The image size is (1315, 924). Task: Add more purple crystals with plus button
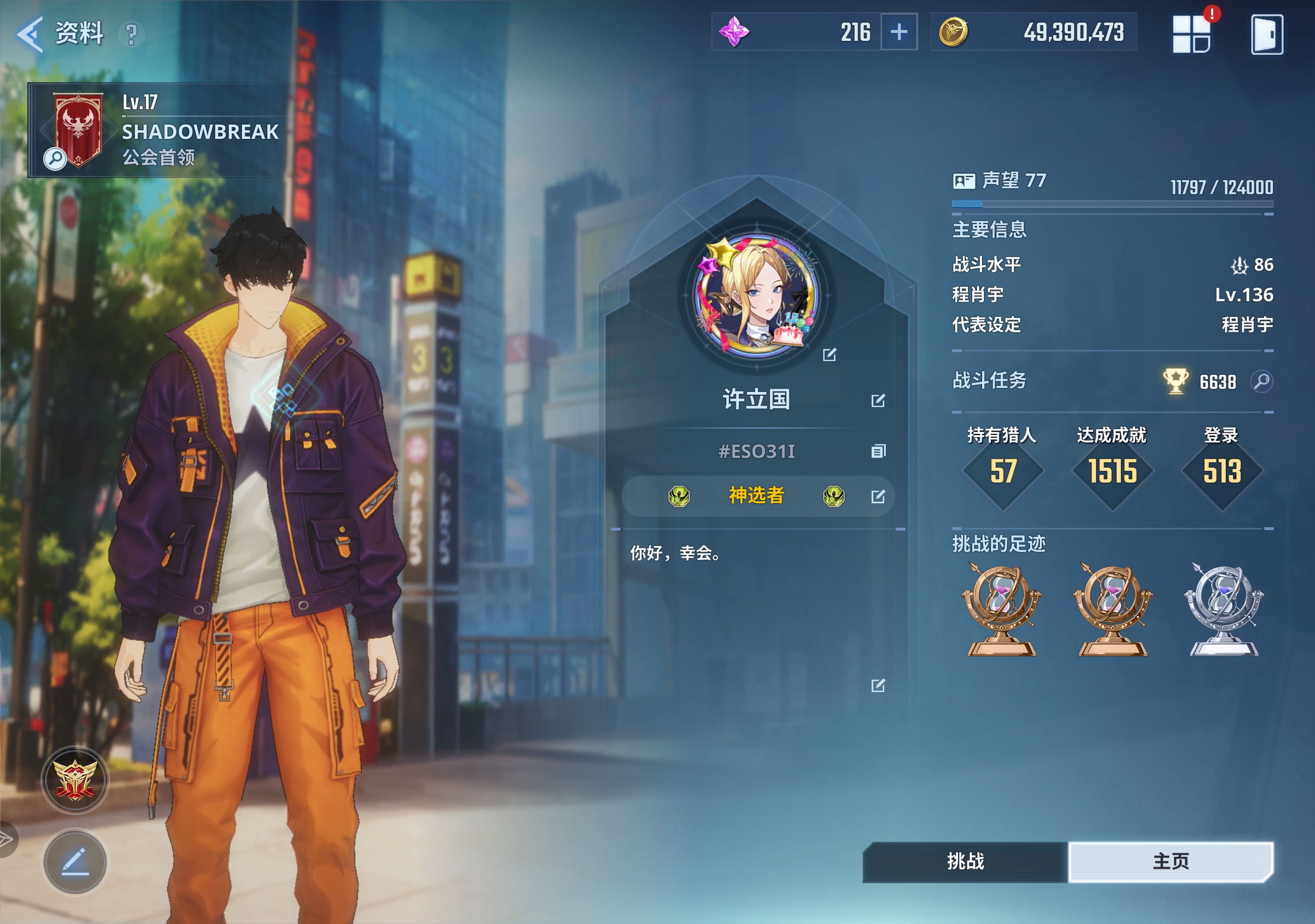tap(898, 31)
